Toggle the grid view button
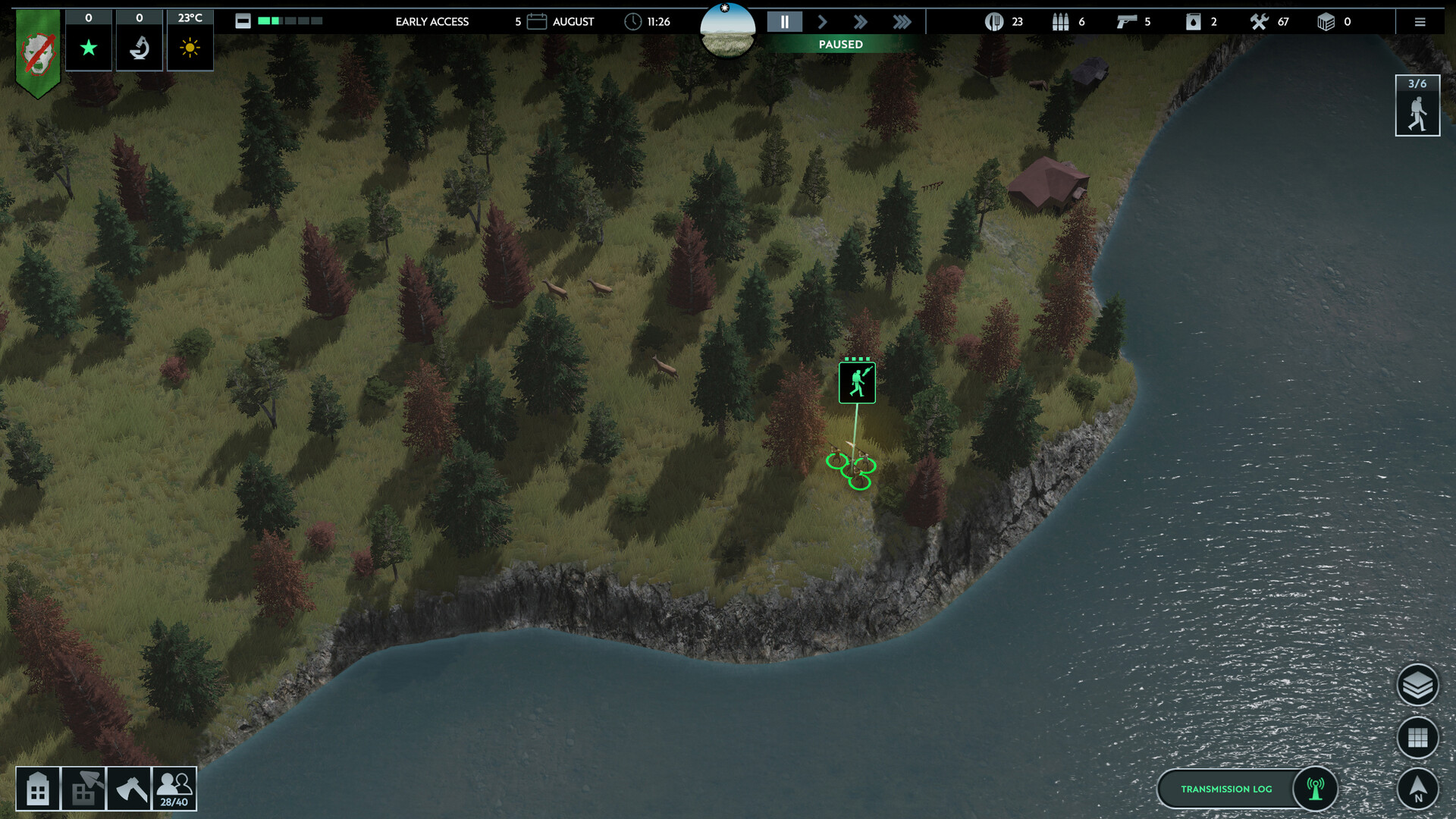 [x=1417, y=737]
